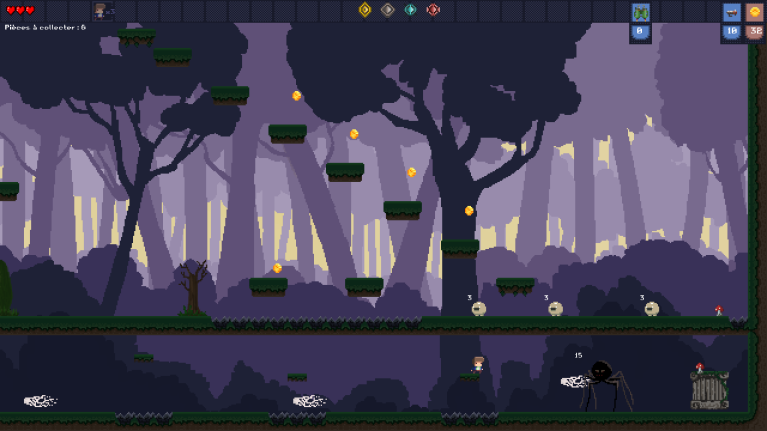Click the green butterfly item slot
The height and width of the screenshot is (431, 767).
click(641, 13)
